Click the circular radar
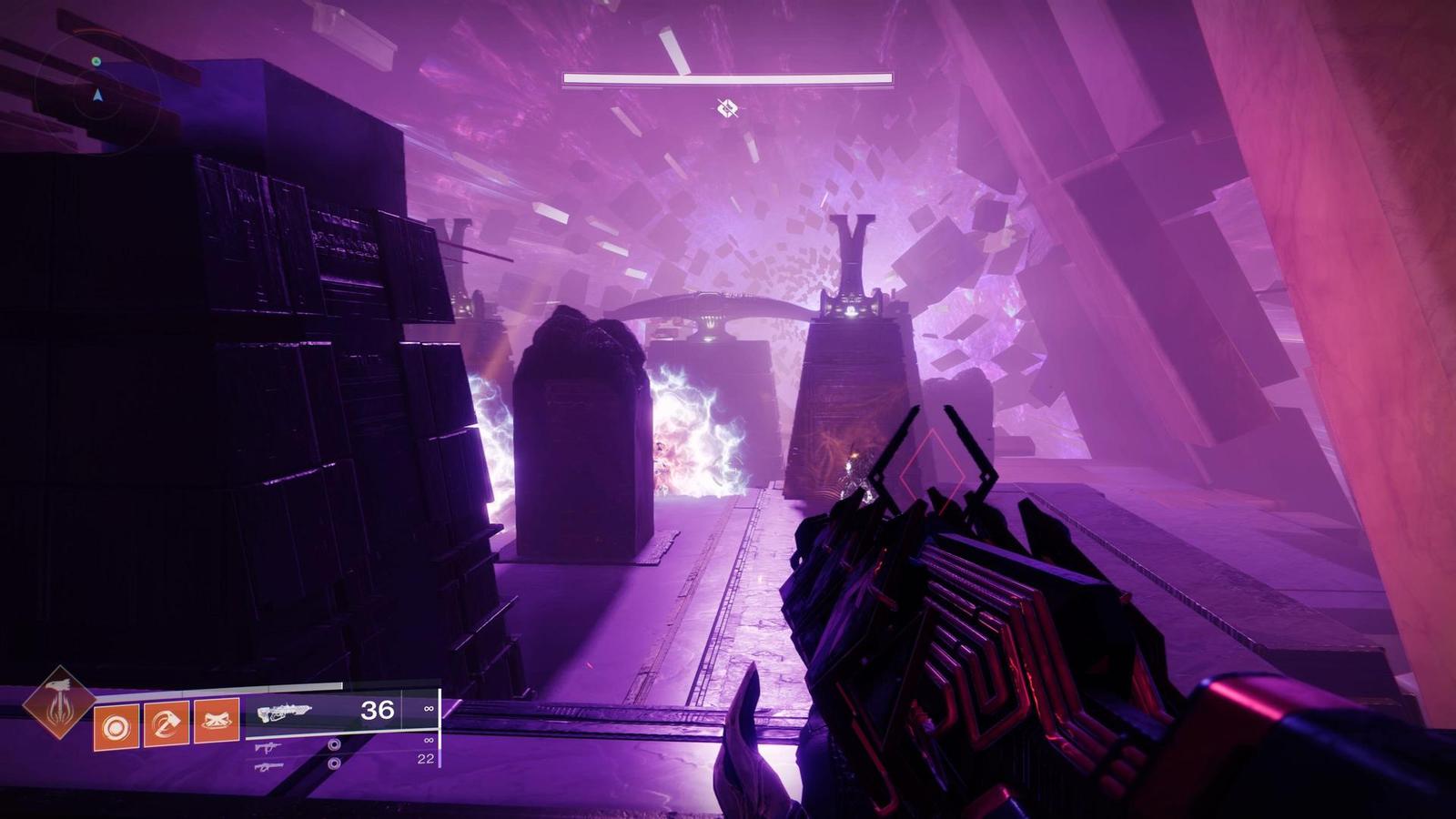Image resolution: width=1456 pixels, height=819 pixels. pyautogui.click(x=97, y=93)
